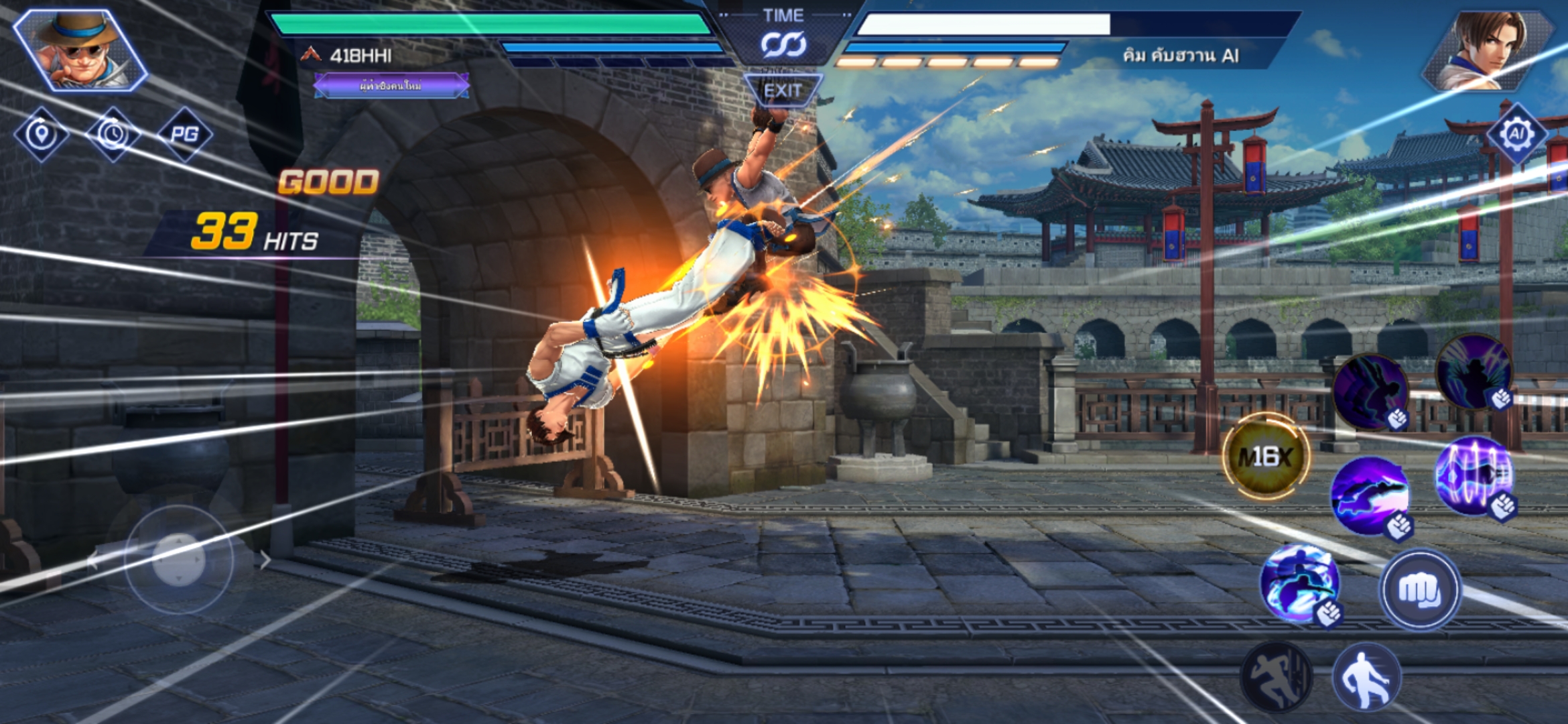Tap the hat-wearing fighter portrait
Screen dimensions: 1568x724
[x=80, y=50]
